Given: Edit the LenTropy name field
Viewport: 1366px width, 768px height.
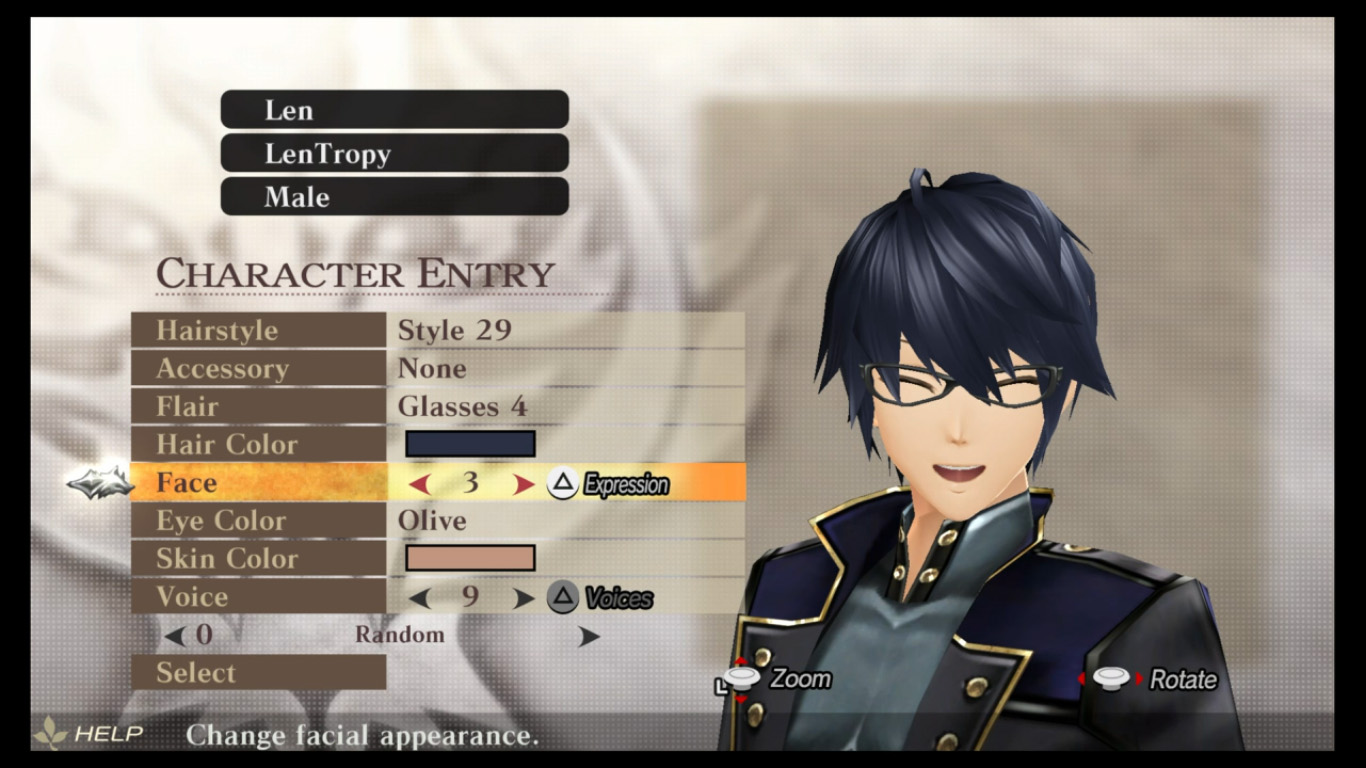Looking at the screenshot, I should point(394,153).
